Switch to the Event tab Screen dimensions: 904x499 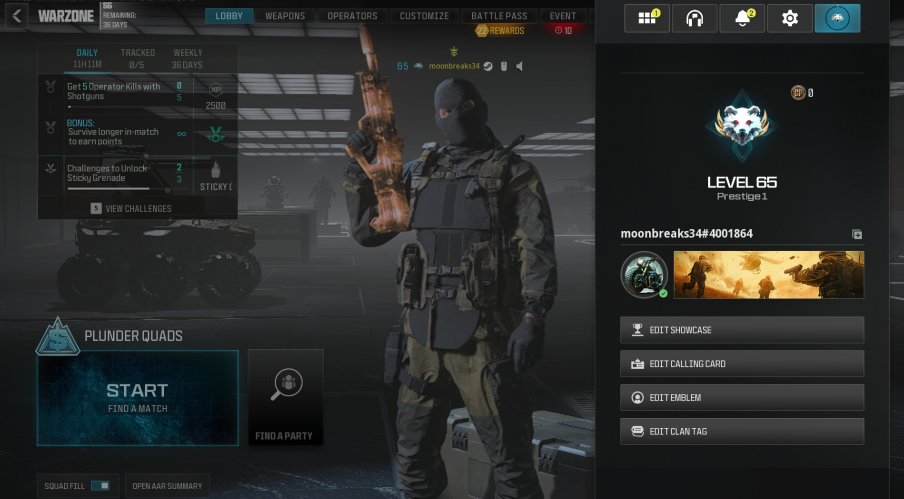pyautogui.click(x=563, y=16)
